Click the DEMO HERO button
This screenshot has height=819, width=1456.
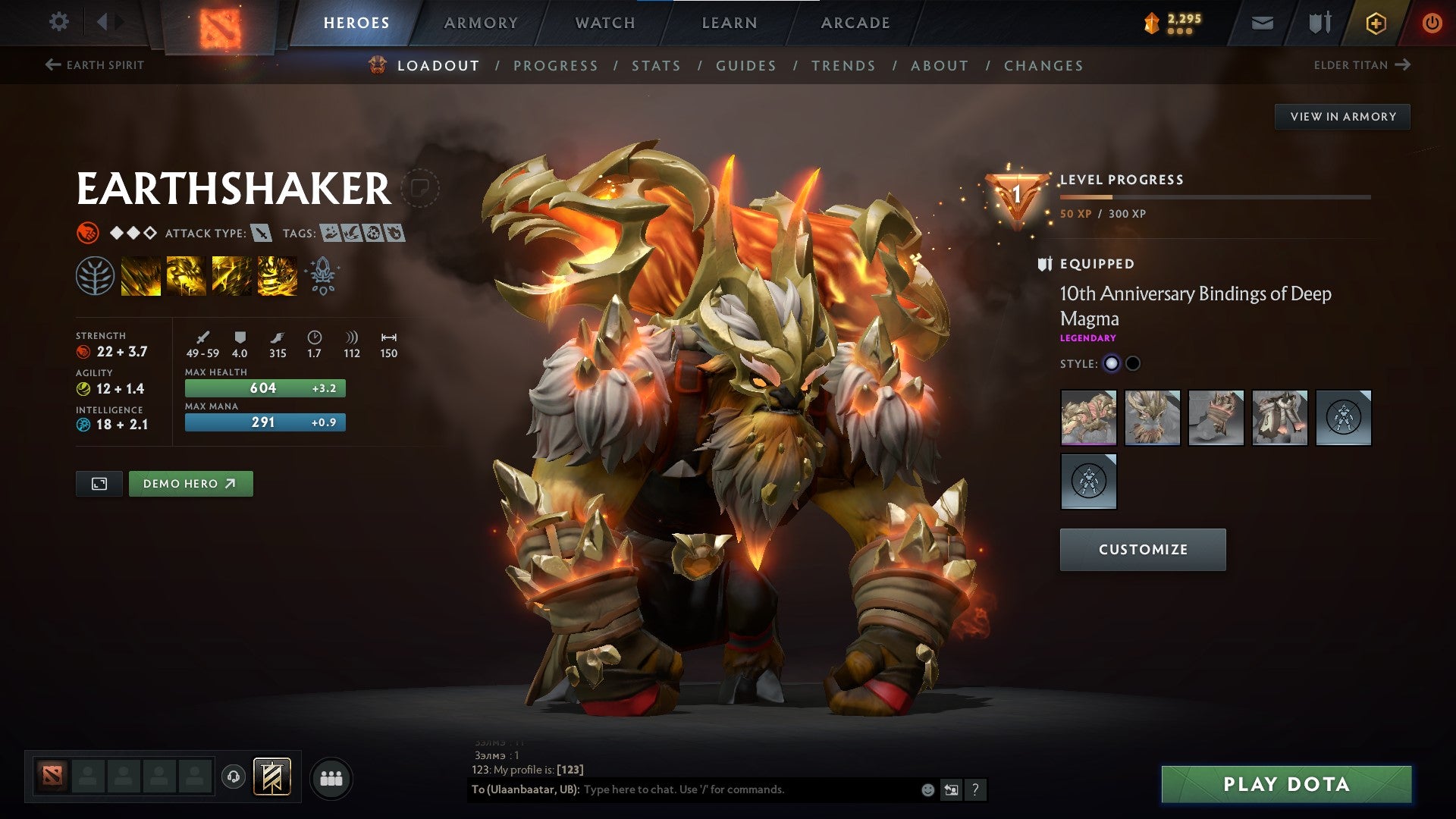point(190,483)
